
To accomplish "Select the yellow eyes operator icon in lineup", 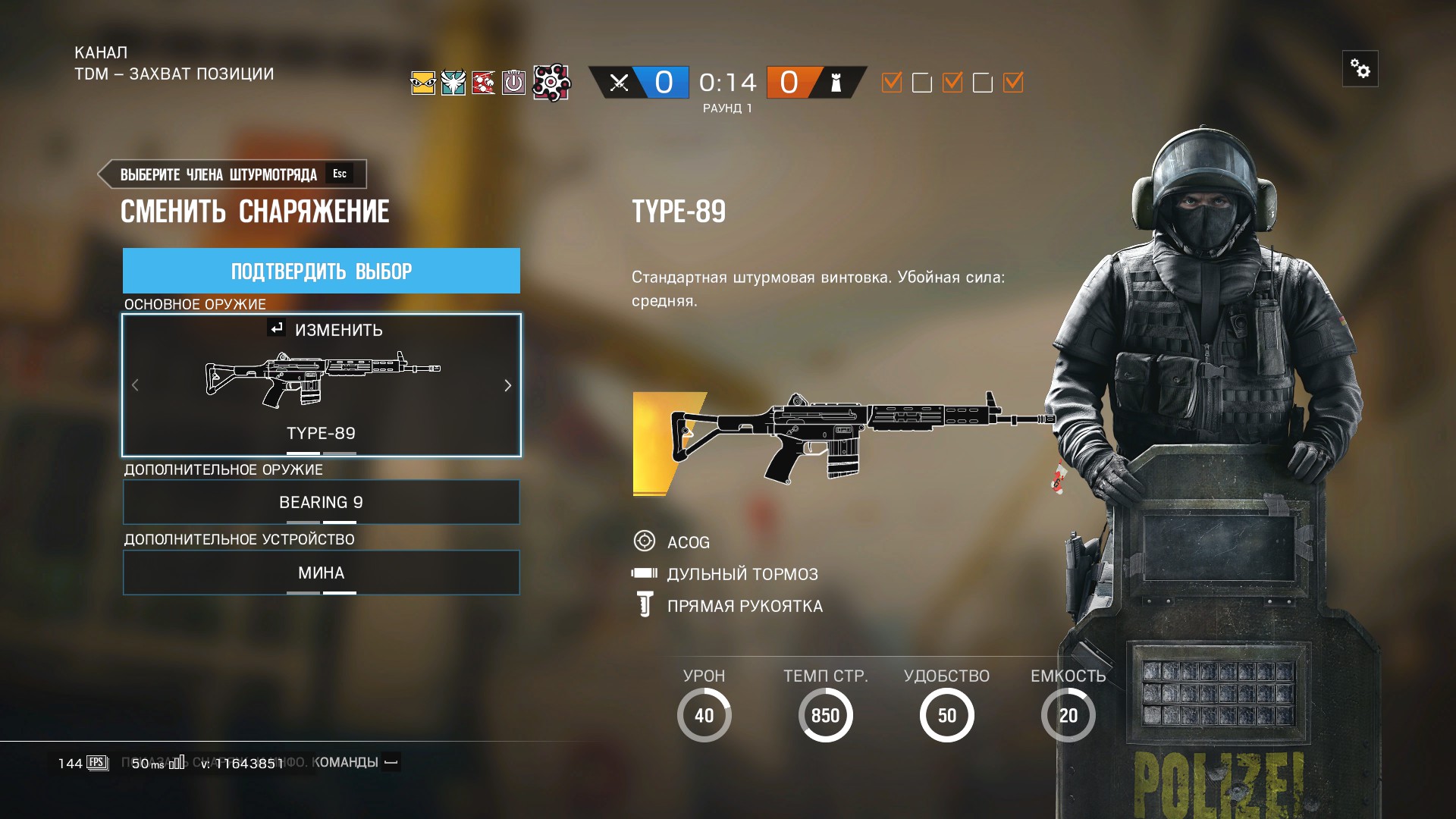I will coord(422,83).
